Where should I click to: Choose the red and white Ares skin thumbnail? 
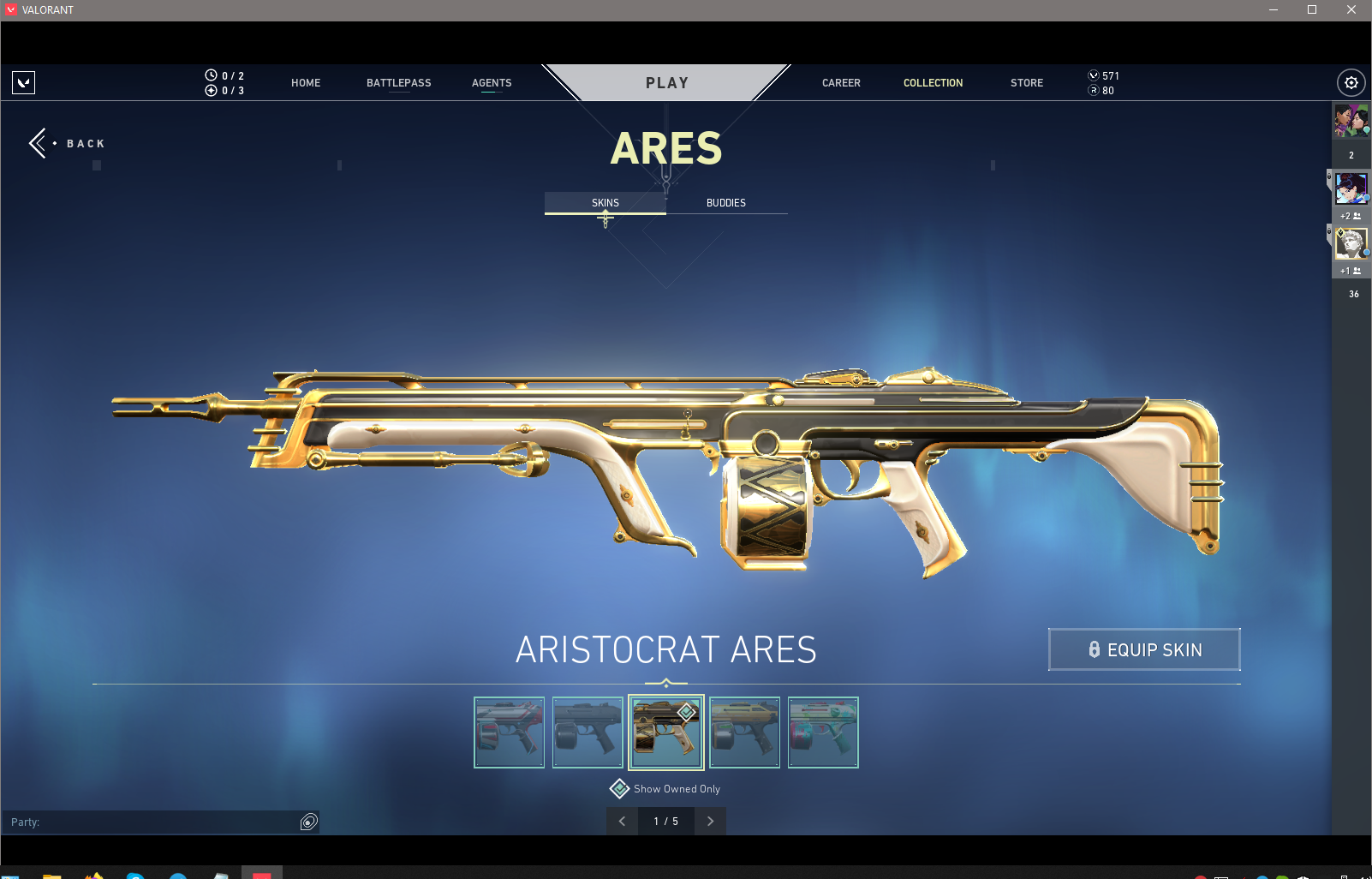[510, 732]
